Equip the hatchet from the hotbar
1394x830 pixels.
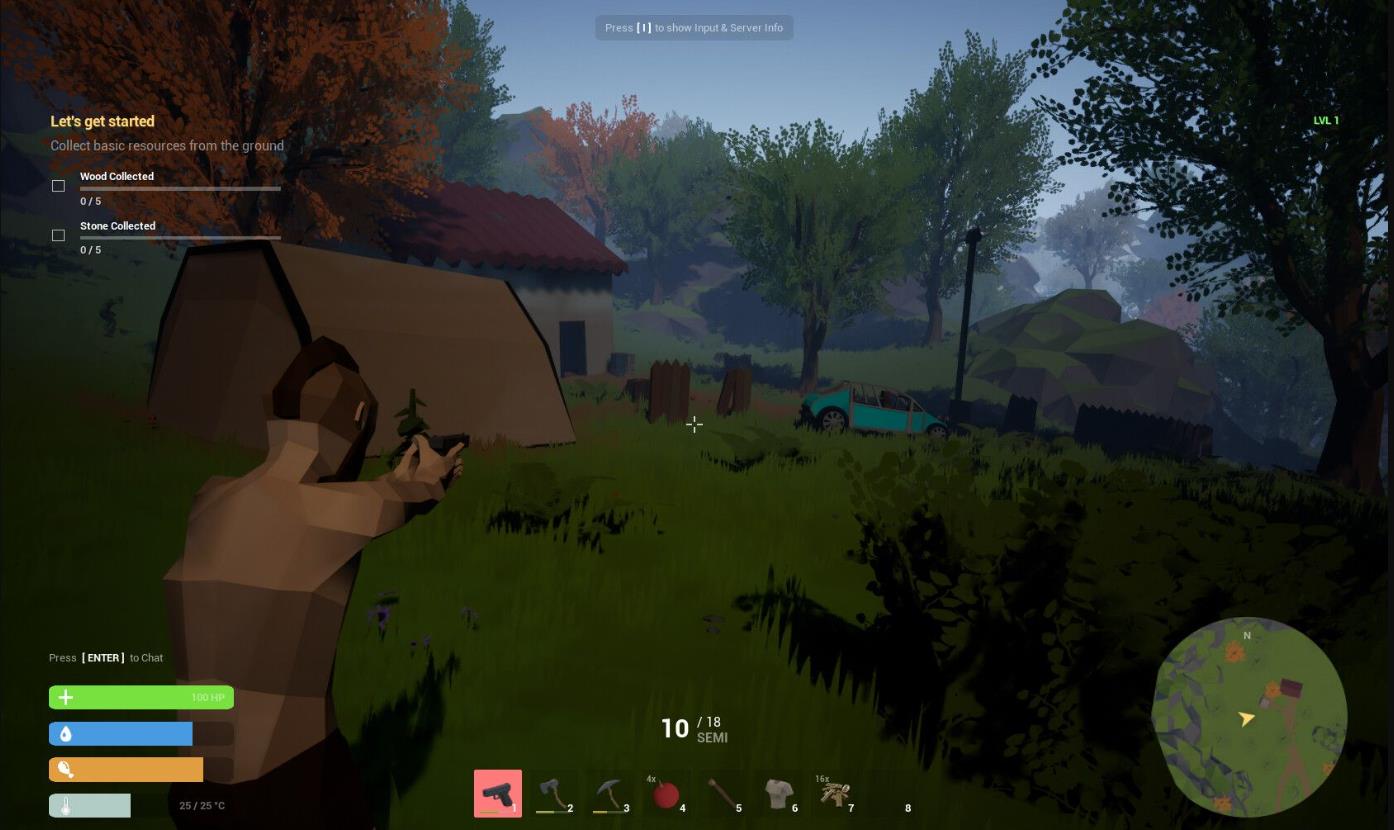[x=553, y=794]
